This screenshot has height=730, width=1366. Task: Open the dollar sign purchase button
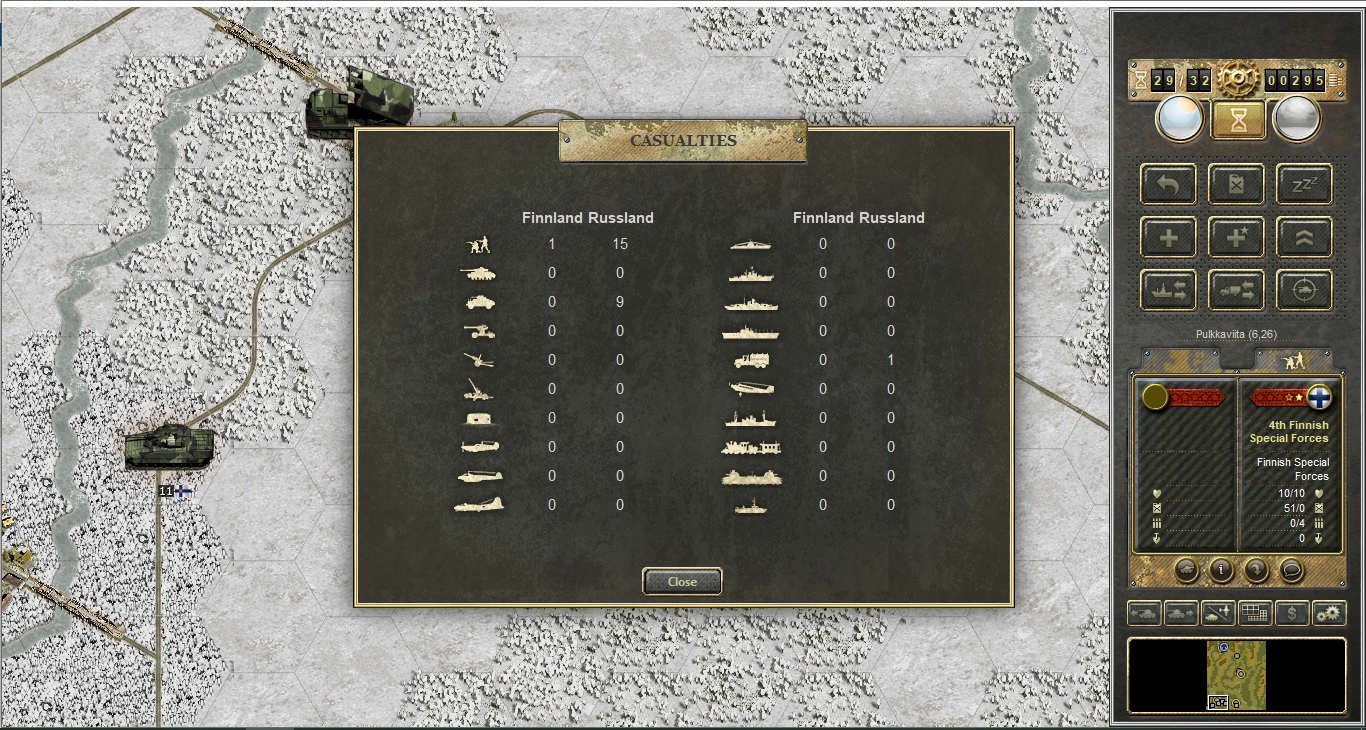pyautogui.click(x=1292, y=613)
